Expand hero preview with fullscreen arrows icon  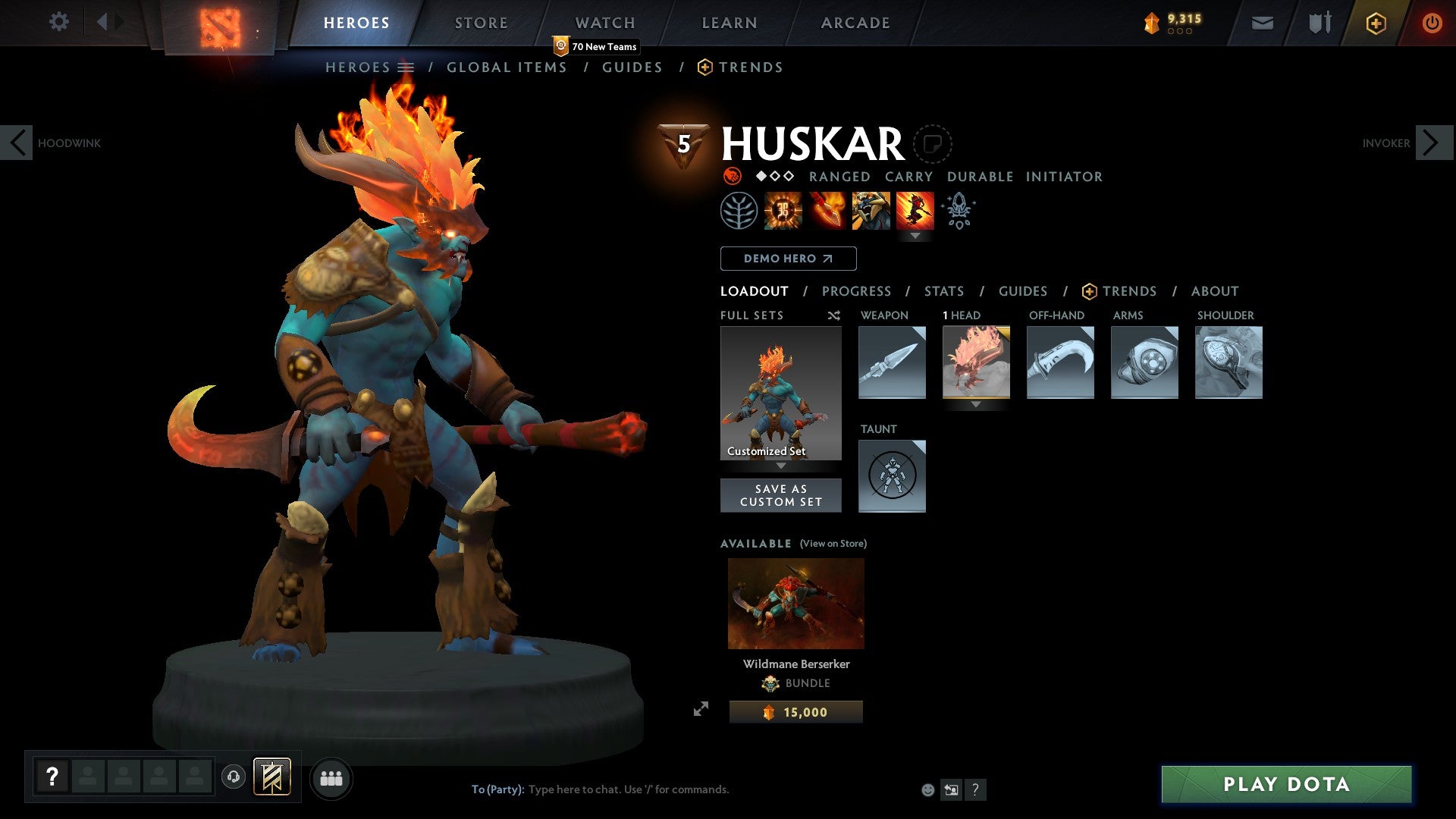tap(701, 710)
